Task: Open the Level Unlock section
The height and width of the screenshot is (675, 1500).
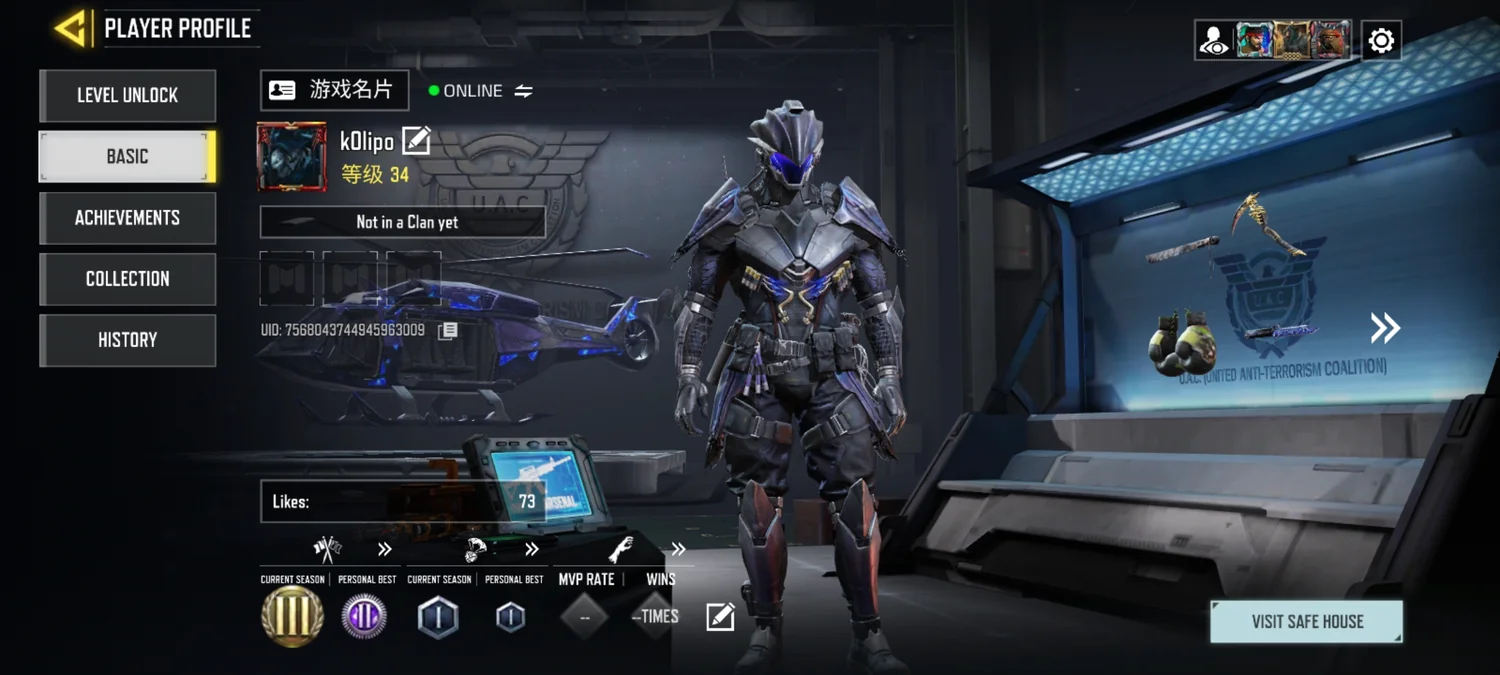Action: pos(127,96)
